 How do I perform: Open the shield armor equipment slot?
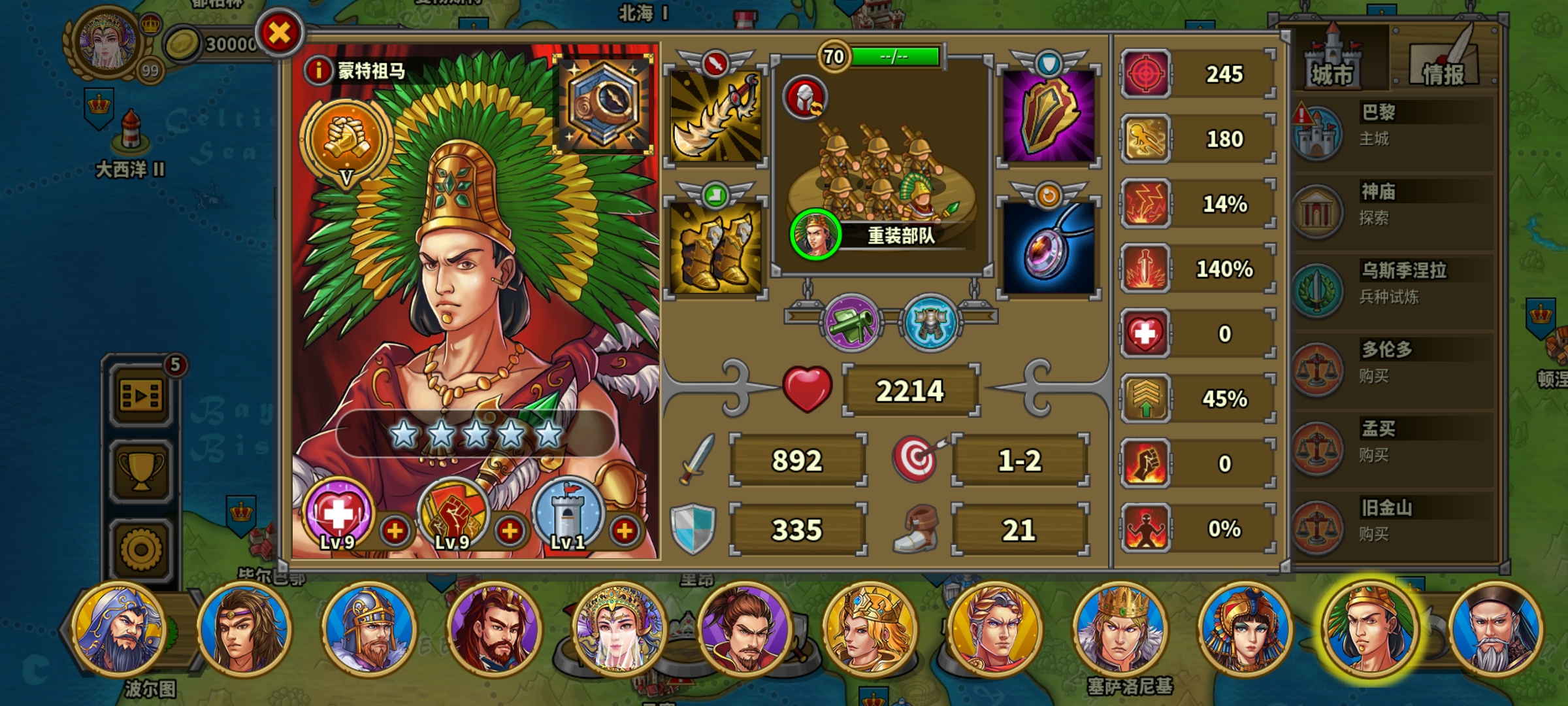point(1049,116)
